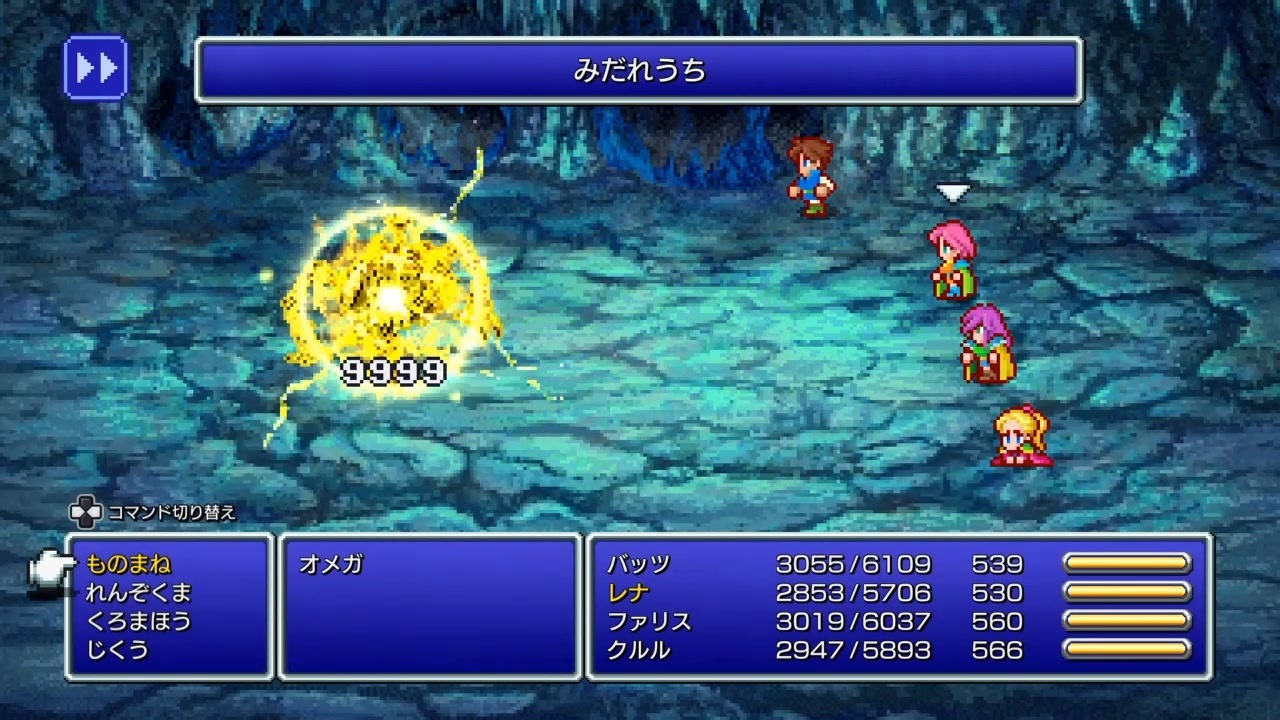The height and width of the screenshot is (720, 1280).
Task: Click the yellow explosion effect on the enemy
Action: tap(390, 295)
